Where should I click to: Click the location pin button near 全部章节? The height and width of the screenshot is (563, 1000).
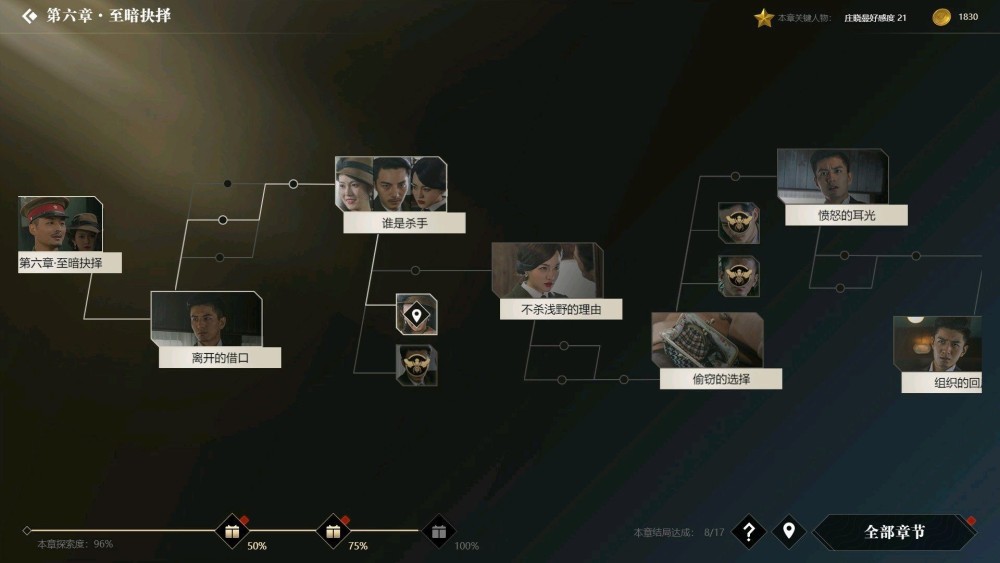(x=788, y=532)
